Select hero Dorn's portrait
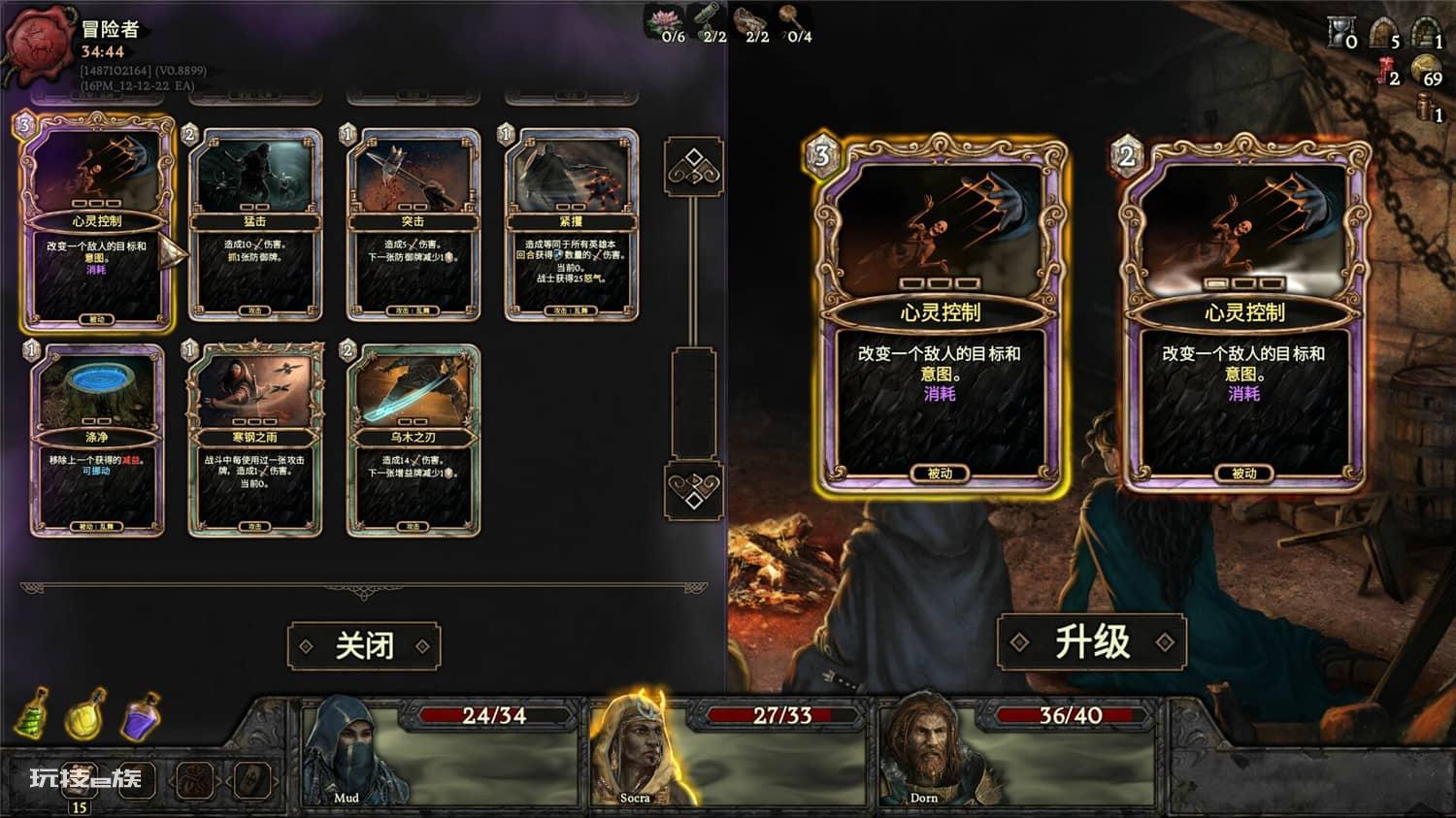The width and height of the screenshot is (1456, 818). coord(923,749)
